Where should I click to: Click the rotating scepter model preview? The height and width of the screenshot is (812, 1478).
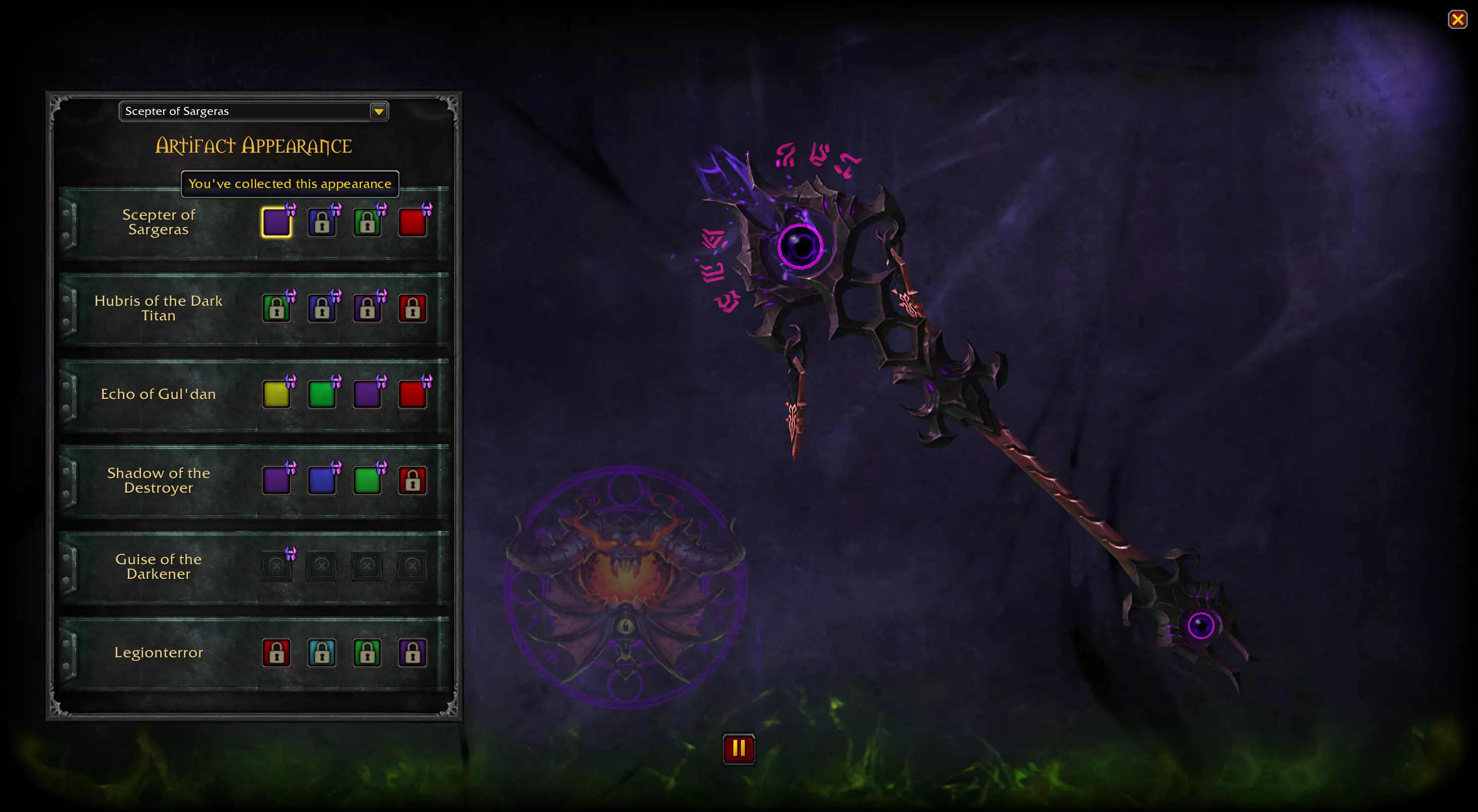(x=975, y=401)
